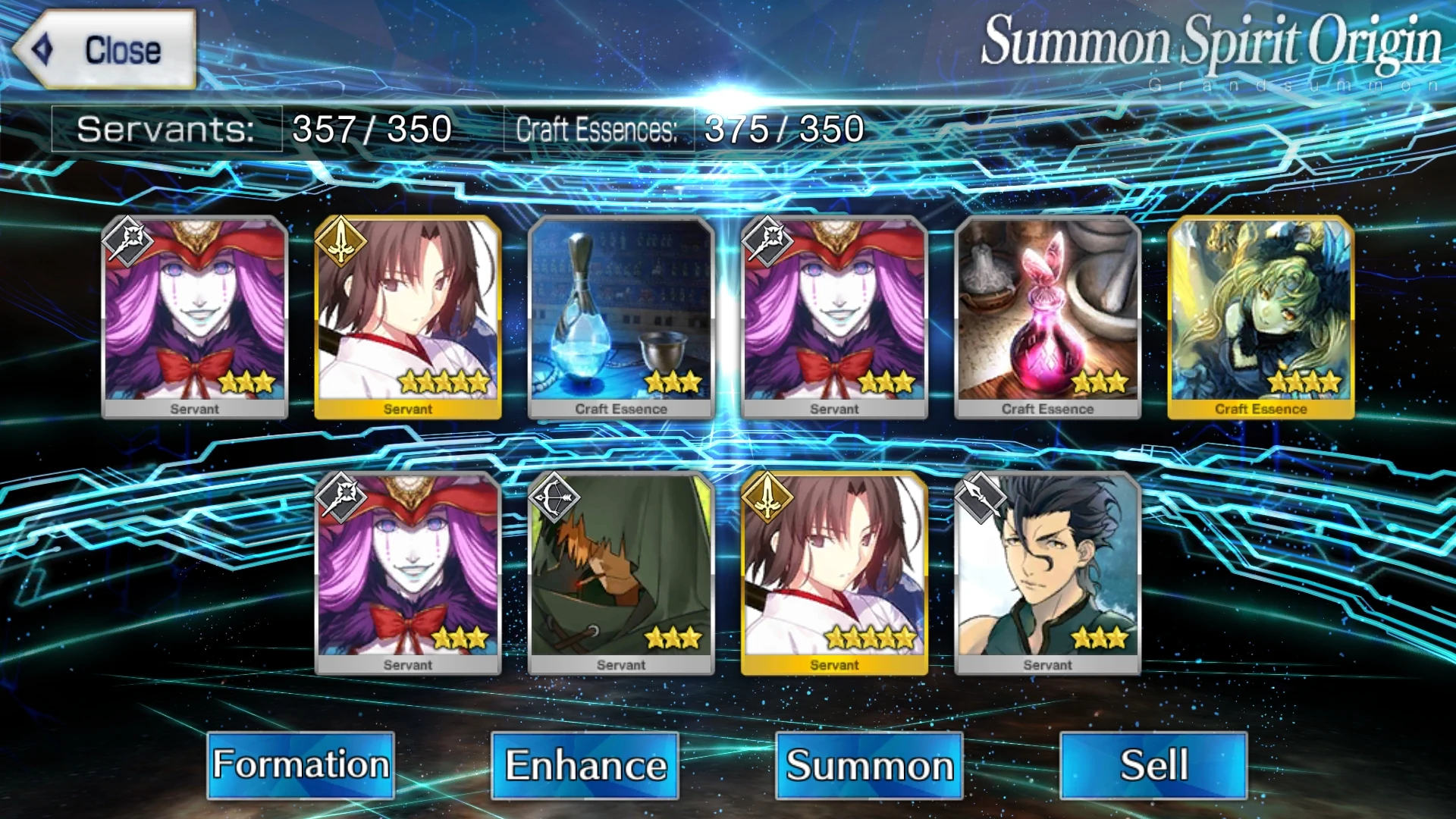Open the Enhance menu
Screen dimensions: 1456x819
(x=584, y=766)
